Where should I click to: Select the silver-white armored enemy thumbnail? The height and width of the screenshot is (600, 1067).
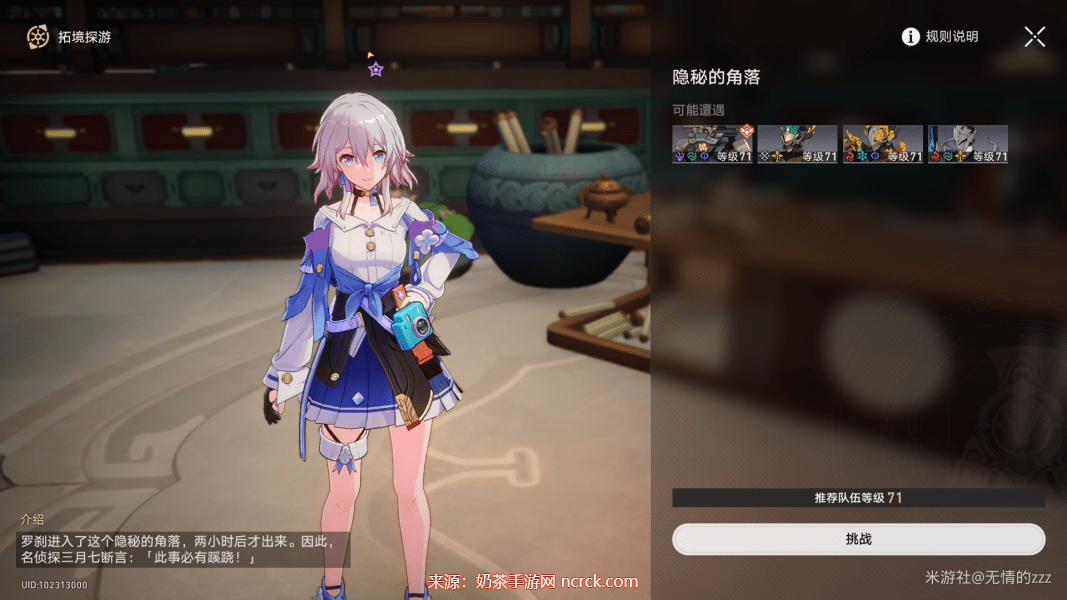[967, 144]
